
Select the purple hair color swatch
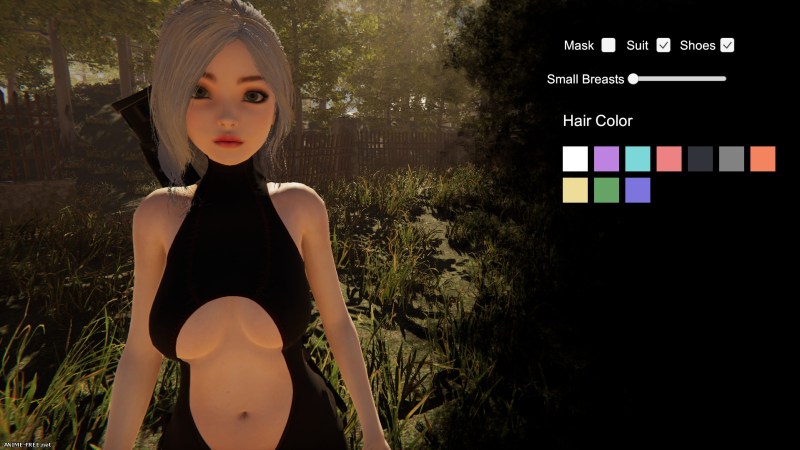click(606, 159)
